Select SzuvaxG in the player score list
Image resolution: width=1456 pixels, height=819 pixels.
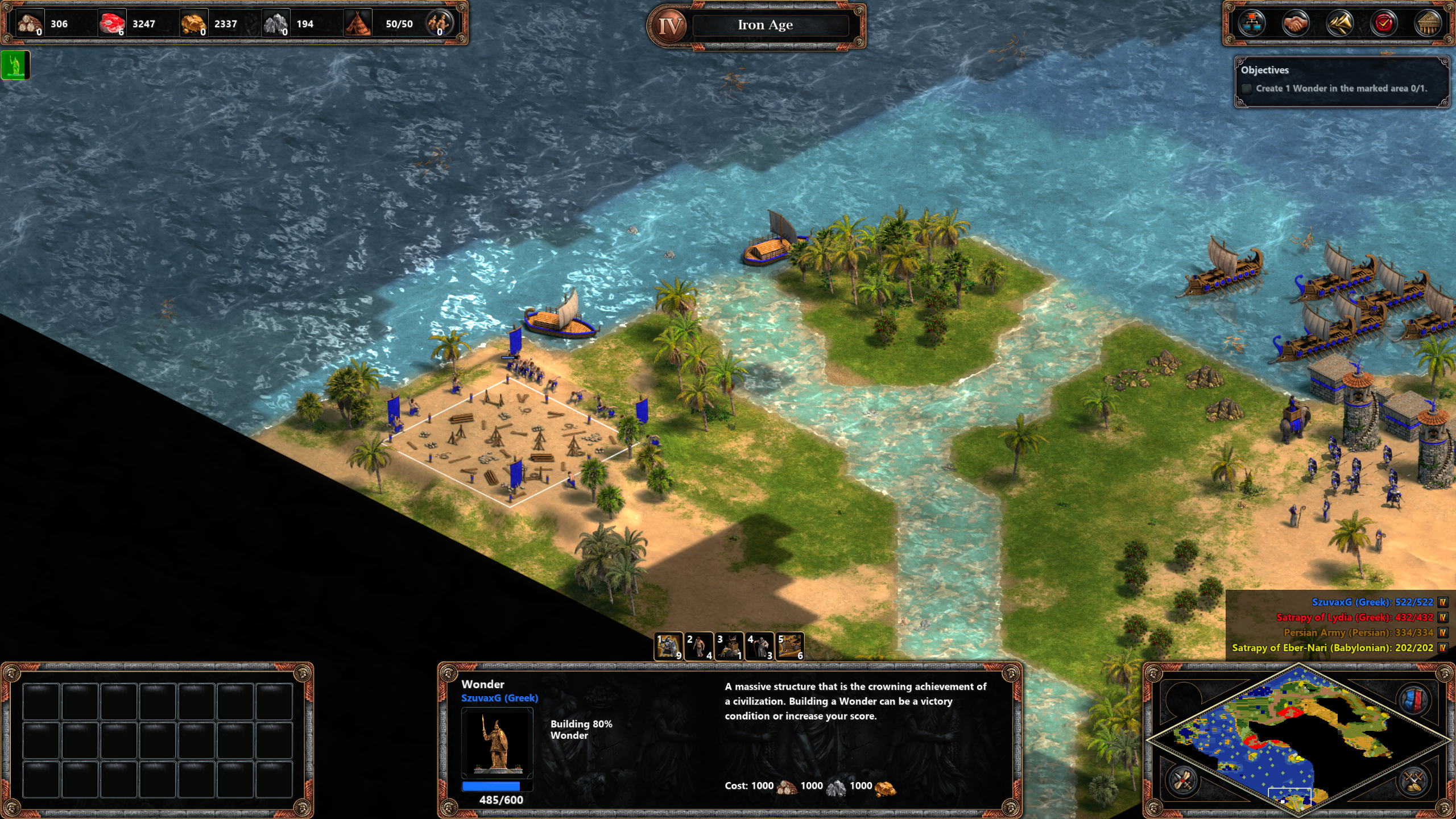pos(1372,602)
